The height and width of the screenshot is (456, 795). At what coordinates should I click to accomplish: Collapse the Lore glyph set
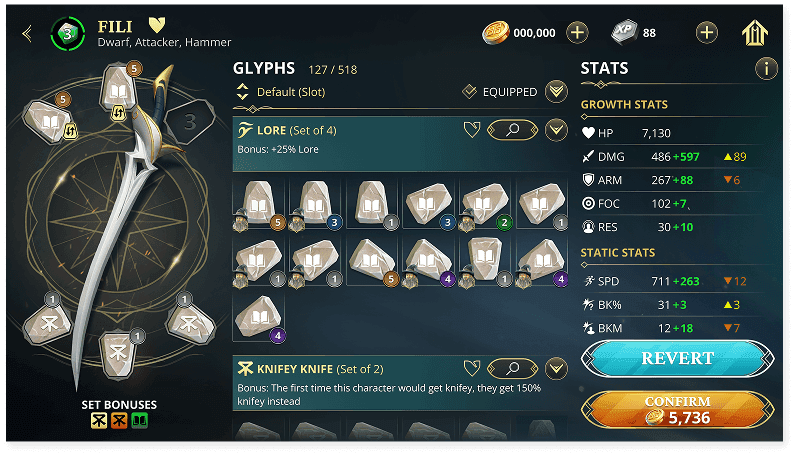(x=556, y=130)
